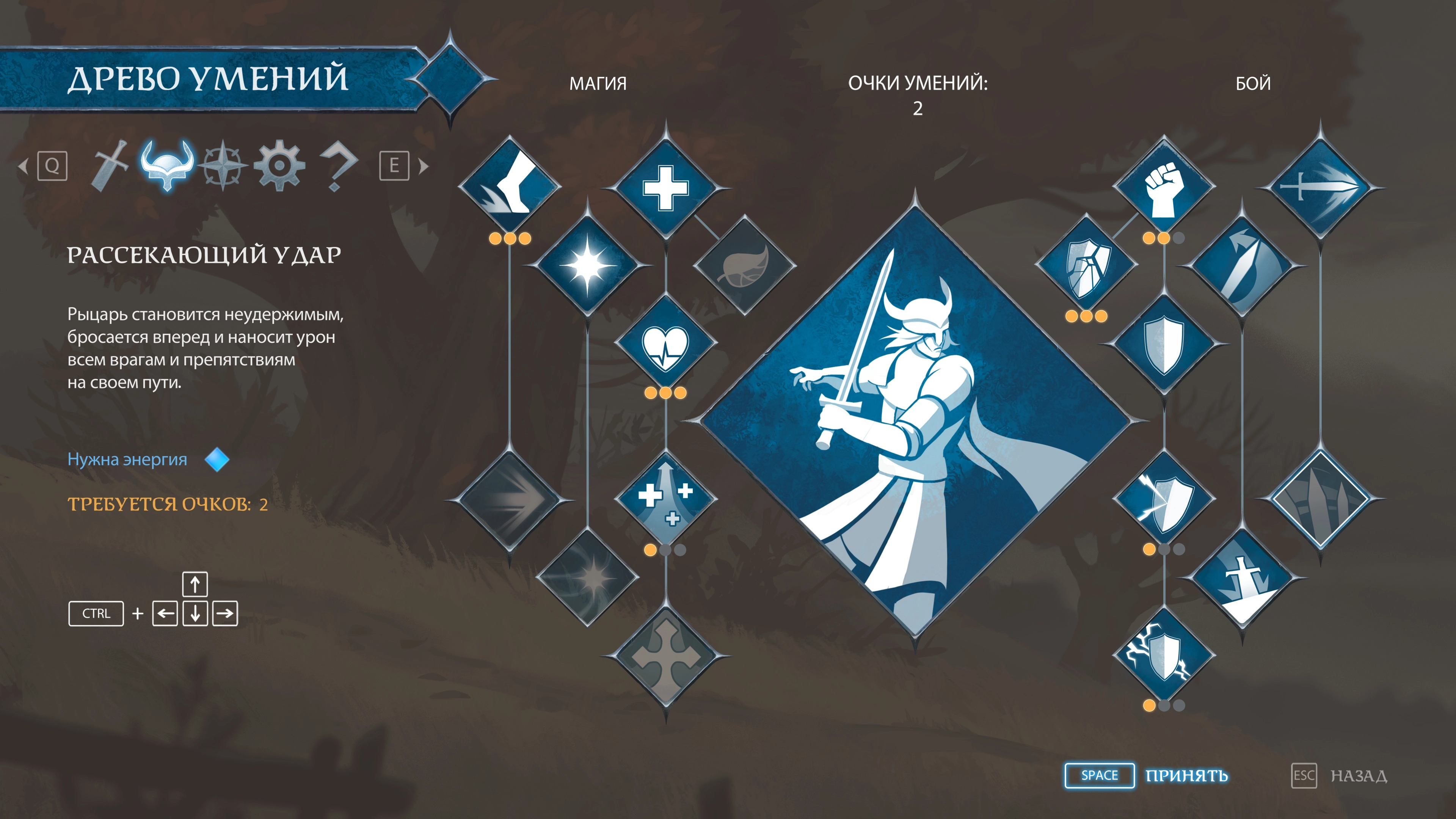Switch to the crossed sword tab
1456x819 pixels.
pos(110,166)
